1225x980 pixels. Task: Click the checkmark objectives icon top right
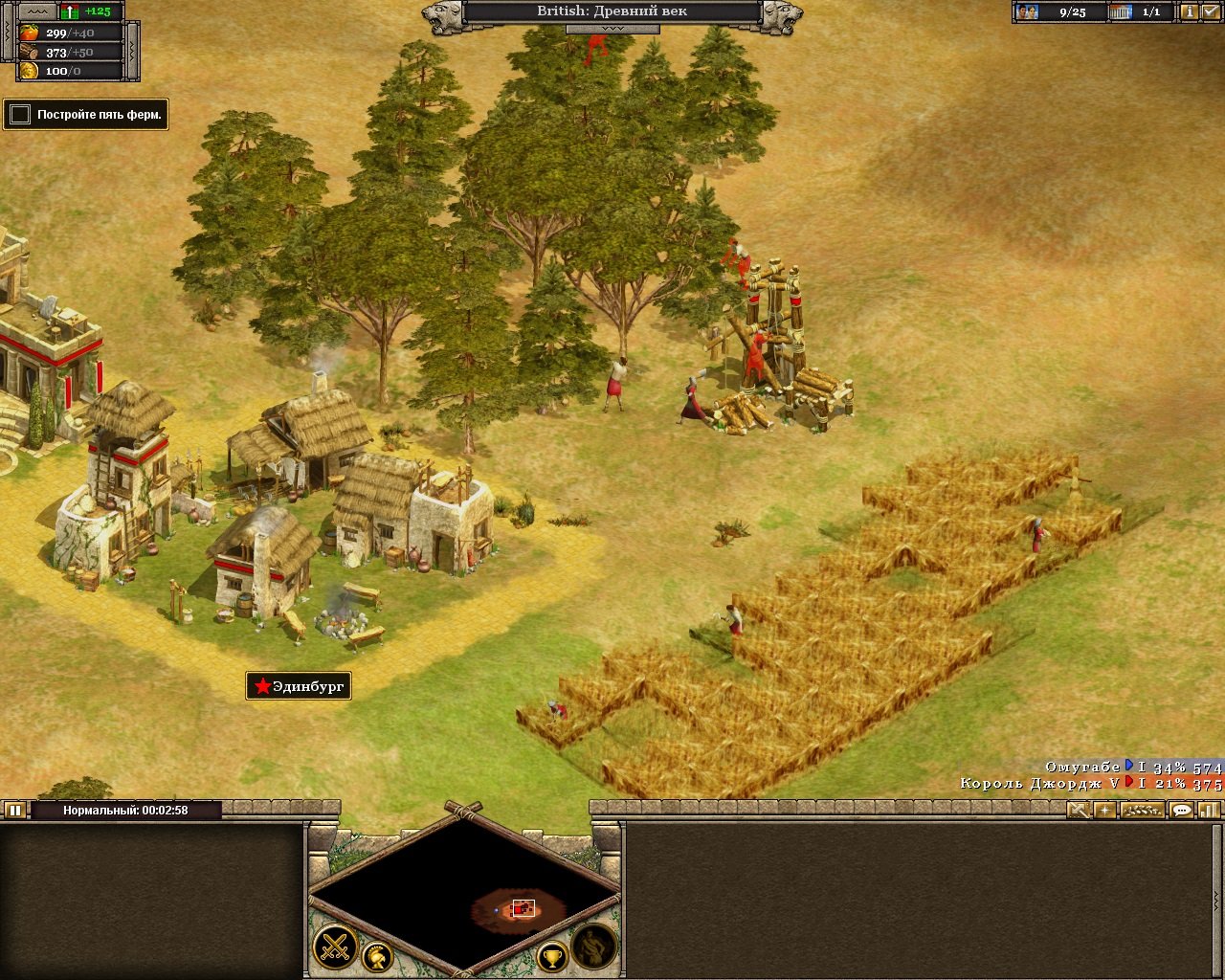coord(1212,11)
